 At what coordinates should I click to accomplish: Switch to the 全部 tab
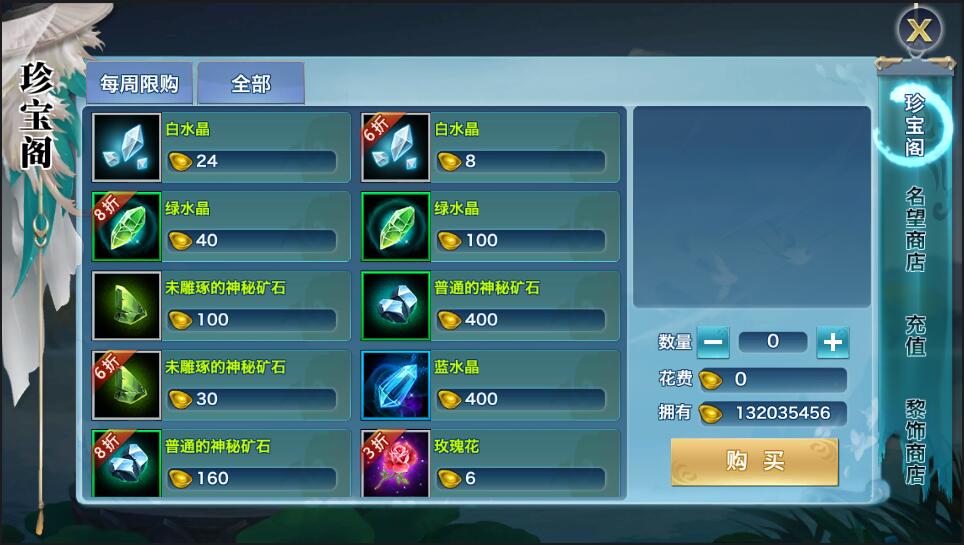(251, 84)
